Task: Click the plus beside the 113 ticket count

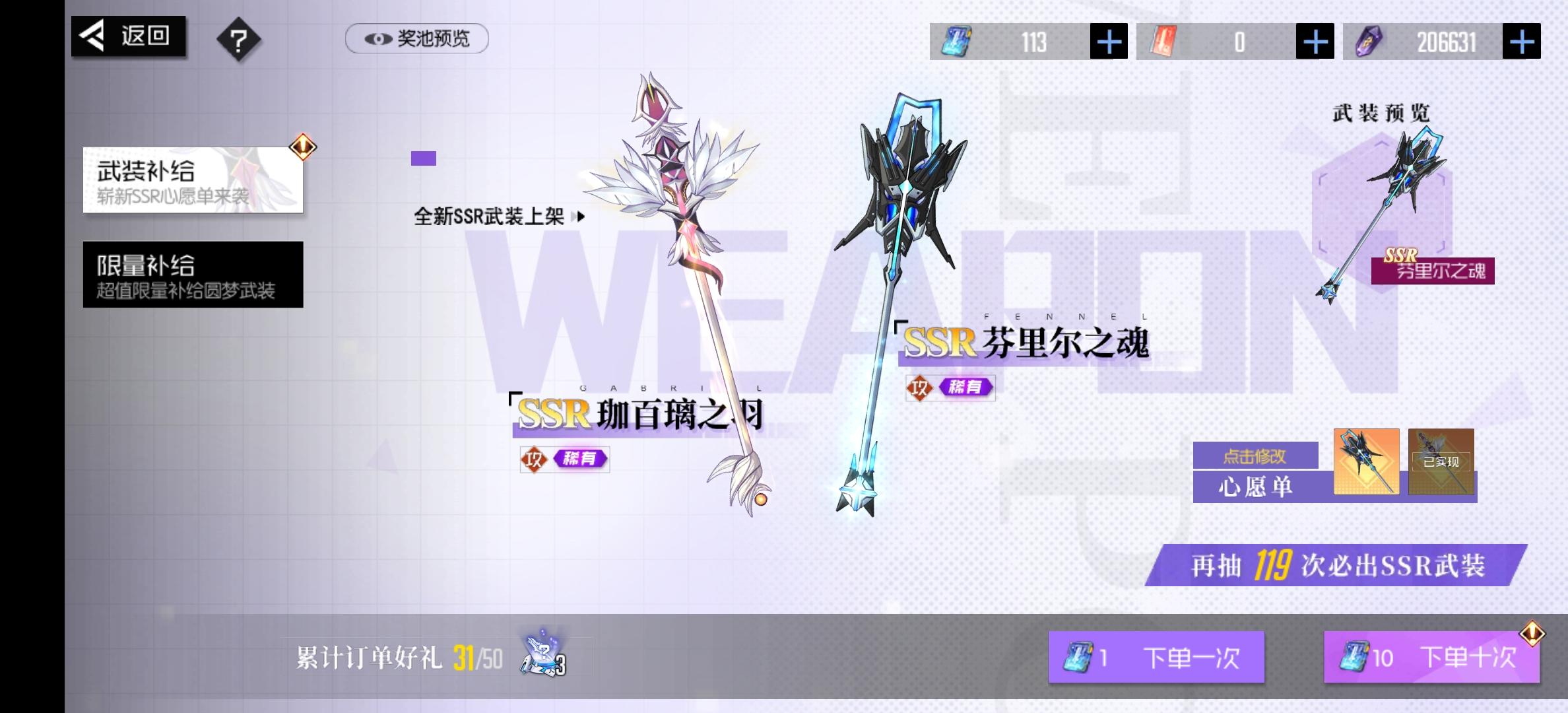Action: (x=1108, y=41)
